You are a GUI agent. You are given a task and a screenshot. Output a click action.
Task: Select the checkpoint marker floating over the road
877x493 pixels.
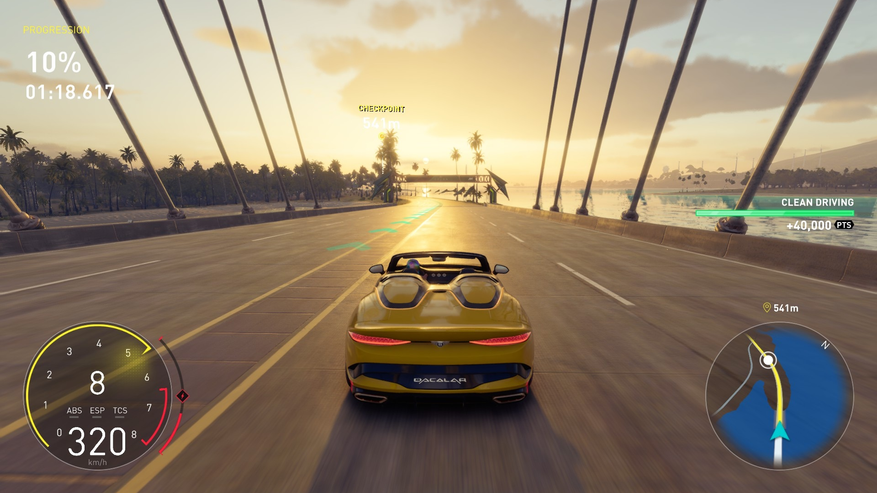click(x=382, y=116)
